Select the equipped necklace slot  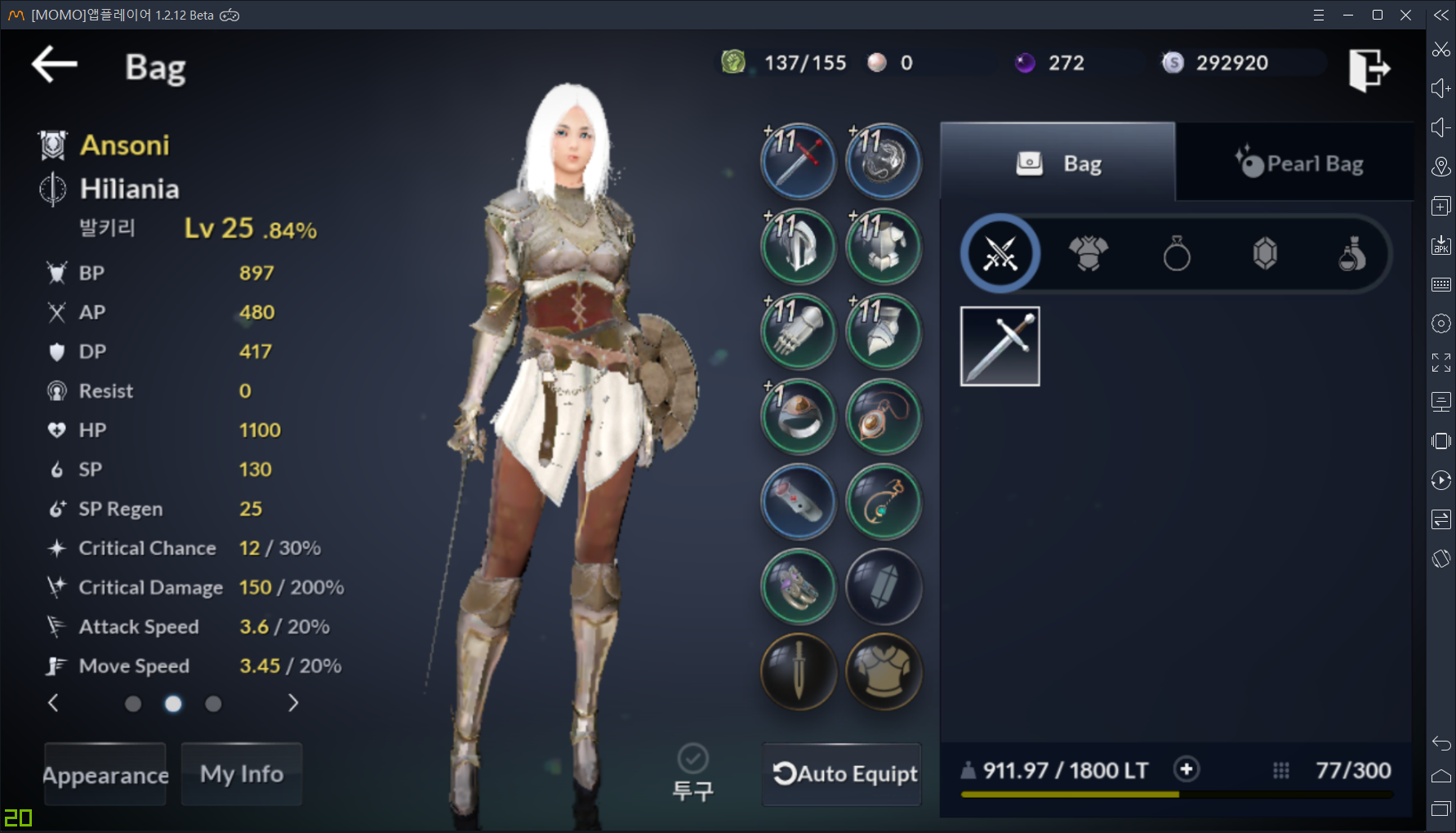pos(884,416)
